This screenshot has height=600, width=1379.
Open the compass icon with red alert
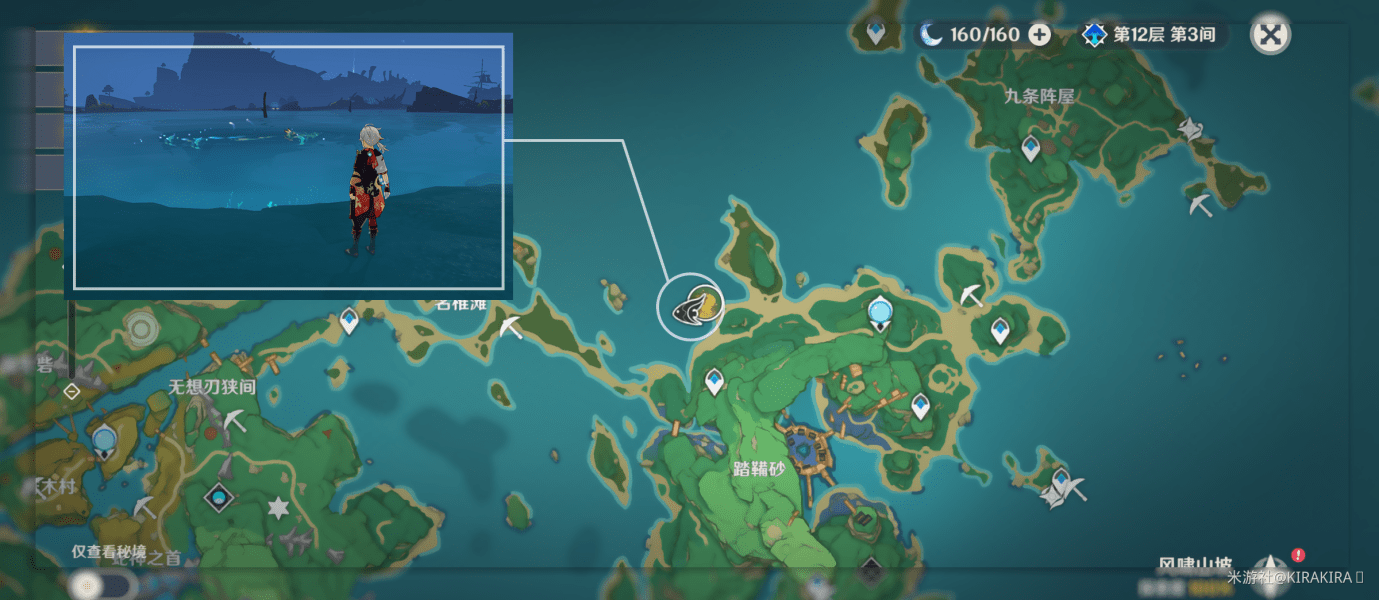[x=1272, y=568]
